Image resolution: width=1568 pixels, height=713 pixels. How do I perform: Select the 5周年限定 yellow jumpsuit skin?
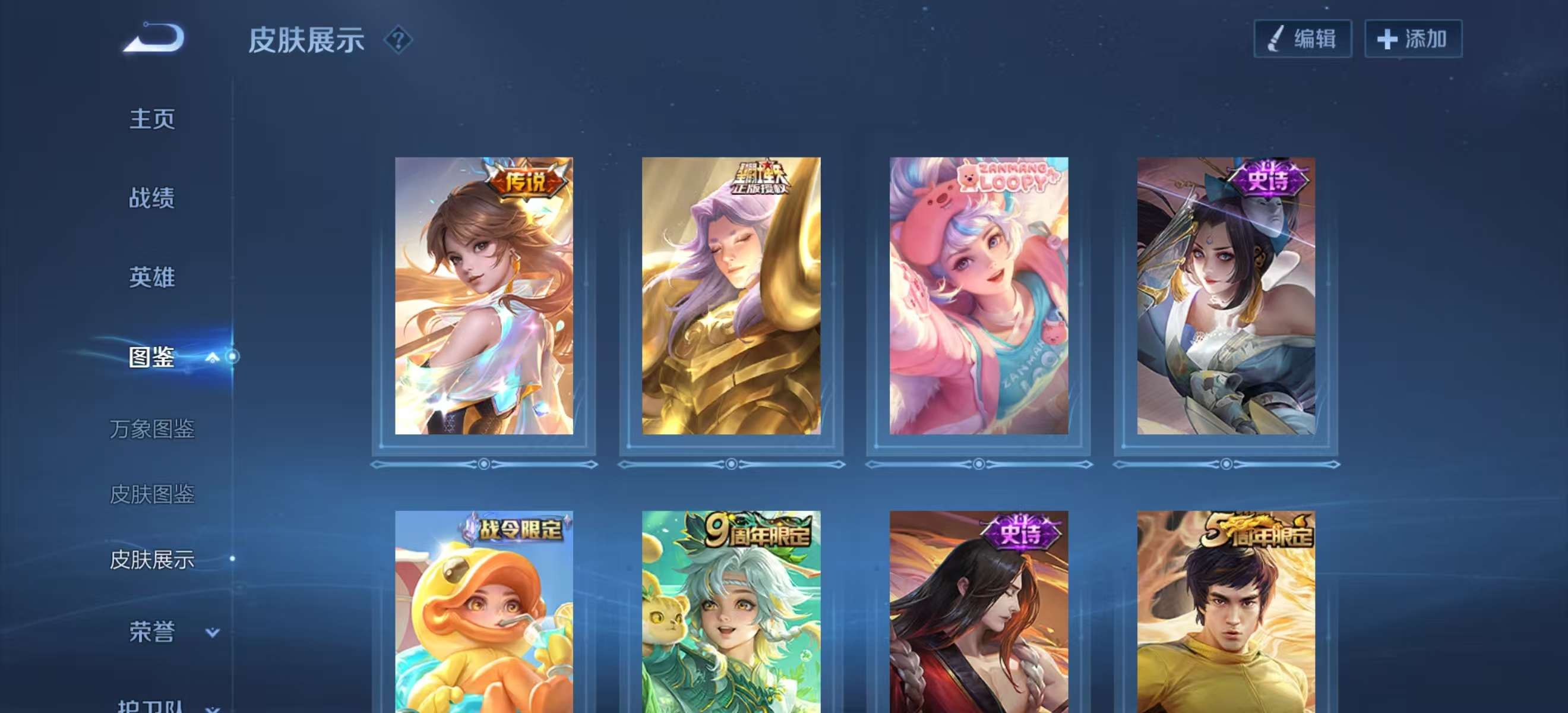point(1226,612)
